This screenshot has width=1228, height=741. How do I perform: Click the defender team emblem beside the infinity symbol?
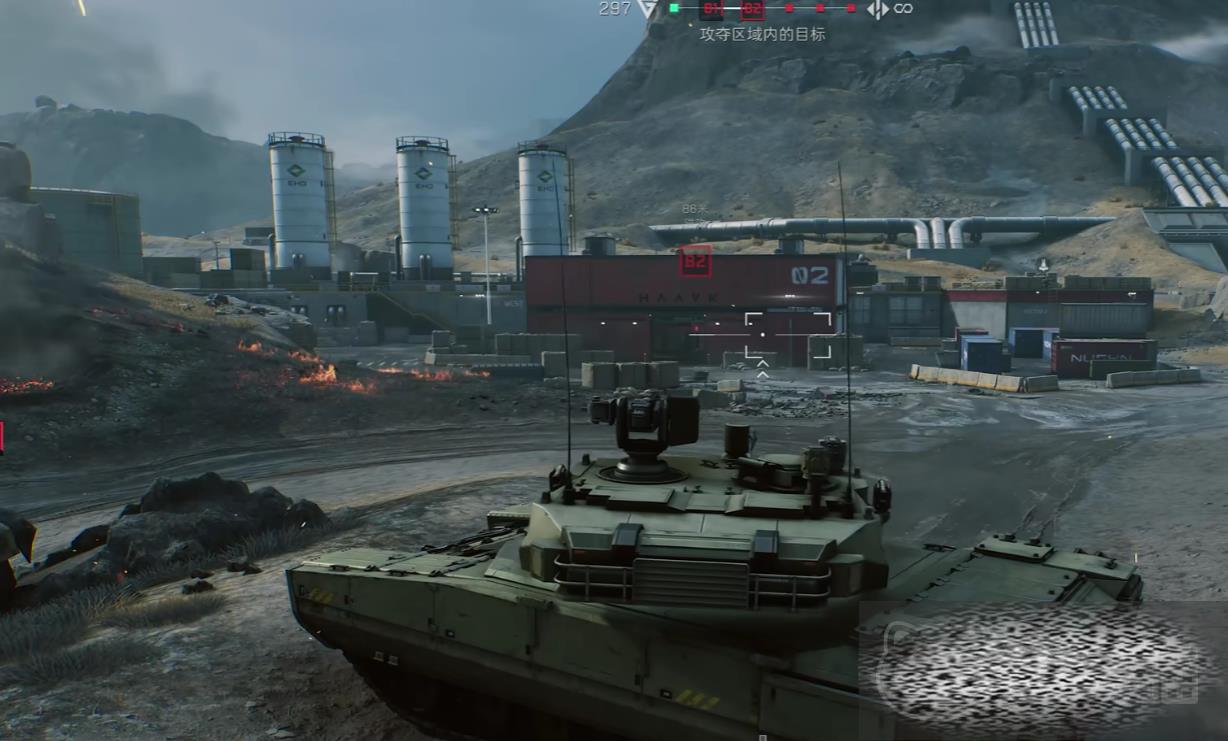(877, 9)
